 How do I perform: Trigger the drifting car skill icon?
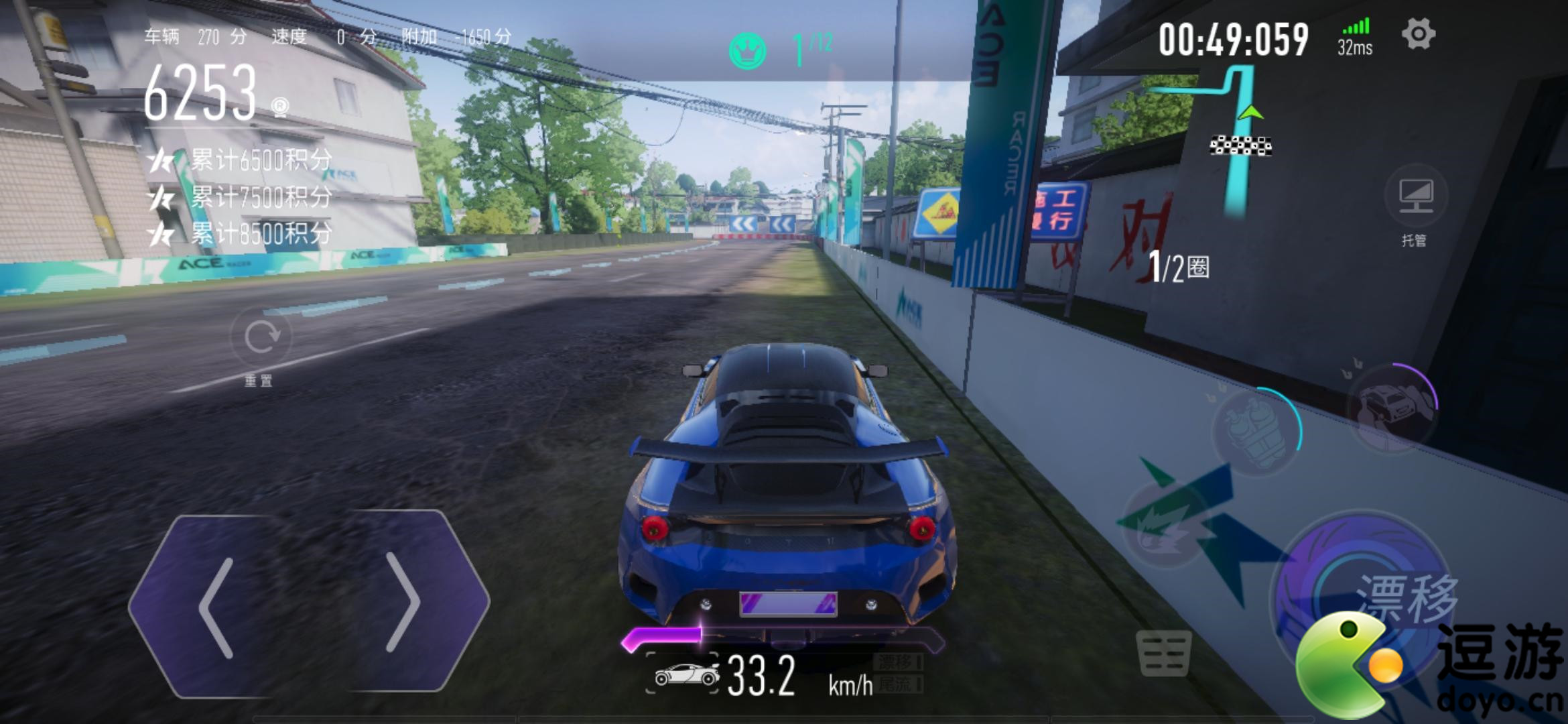tap(1393, 407)
